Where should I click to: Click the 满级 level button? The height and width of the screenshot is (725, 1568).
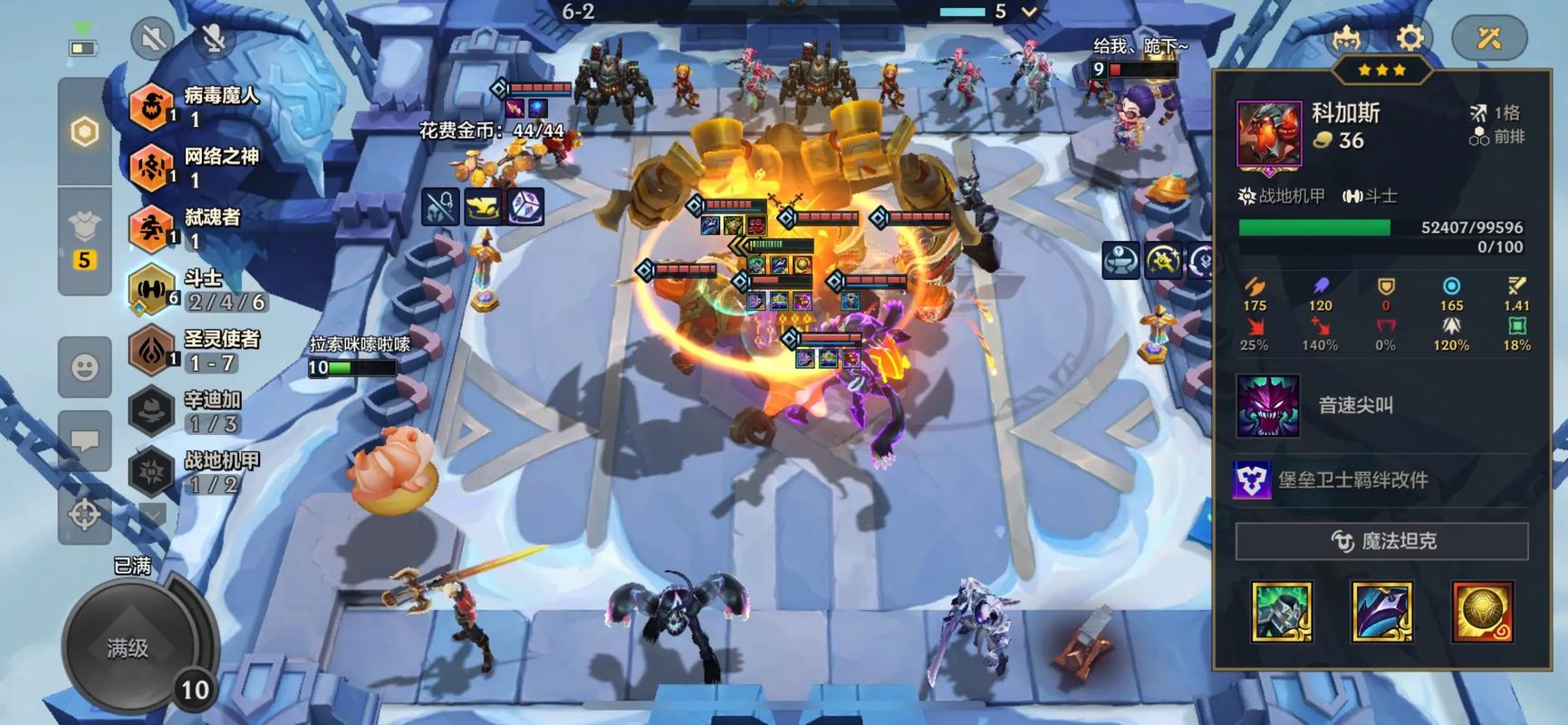pos(128,648)
